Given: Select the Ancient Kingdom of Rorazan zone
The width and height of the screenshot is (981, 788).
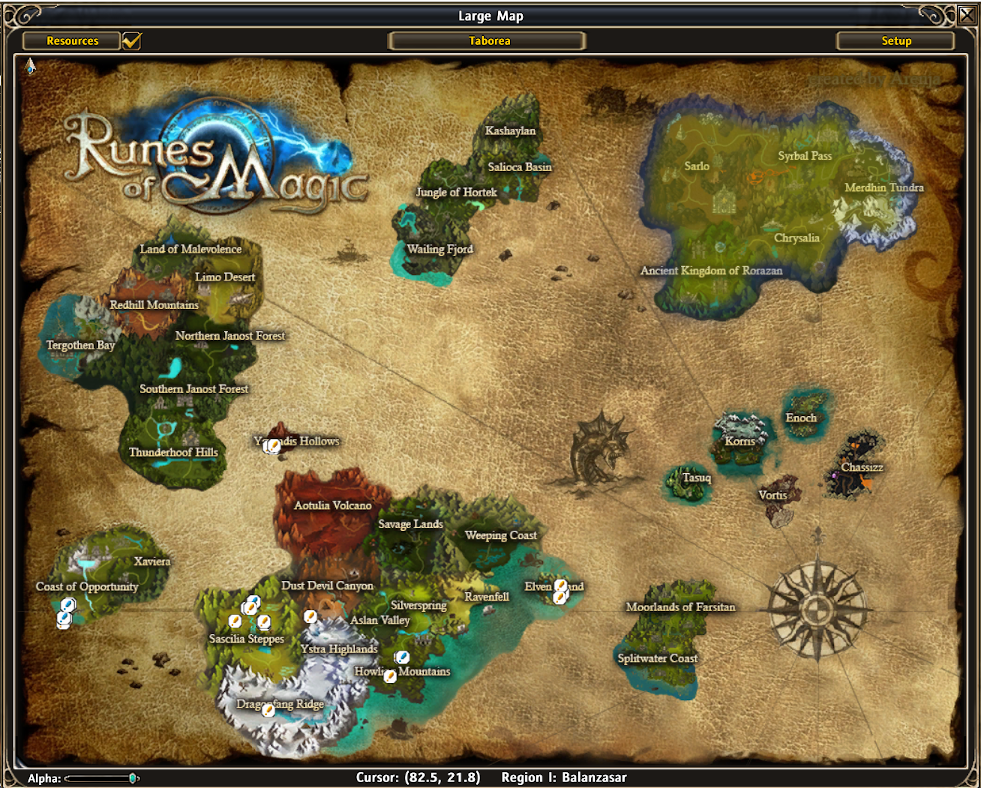Looking at the screenshot, I should [x=711, y=271].
